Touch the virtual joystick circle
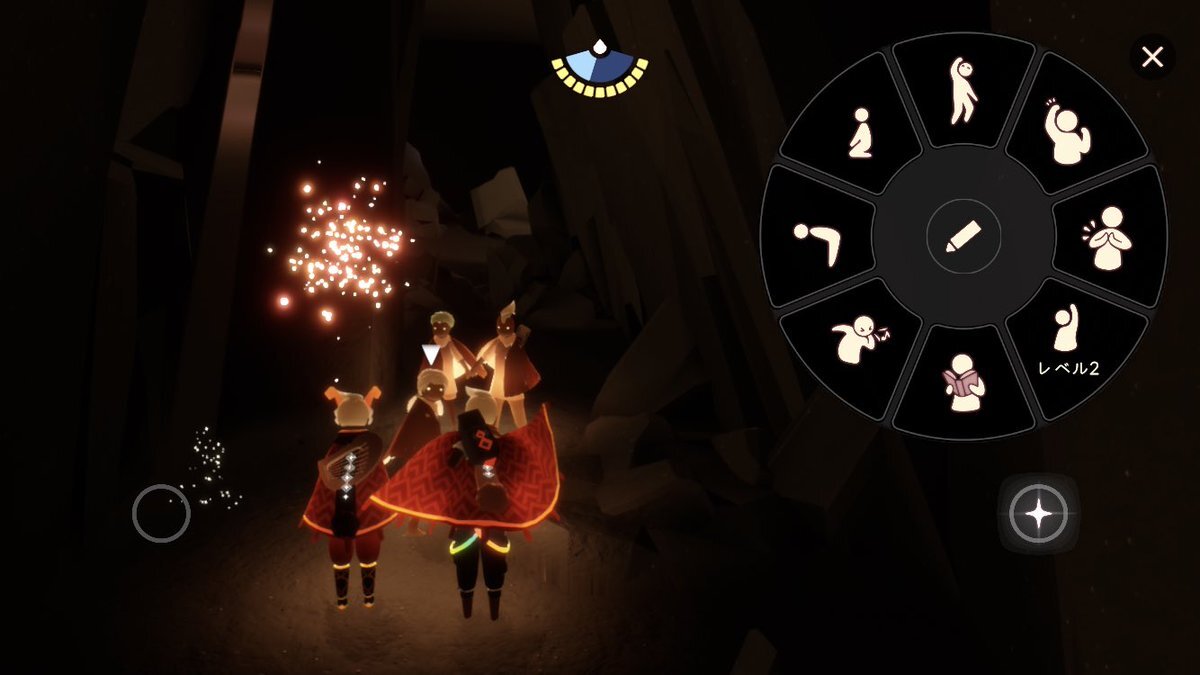The image size is (1200, 675). click(161, 513)
